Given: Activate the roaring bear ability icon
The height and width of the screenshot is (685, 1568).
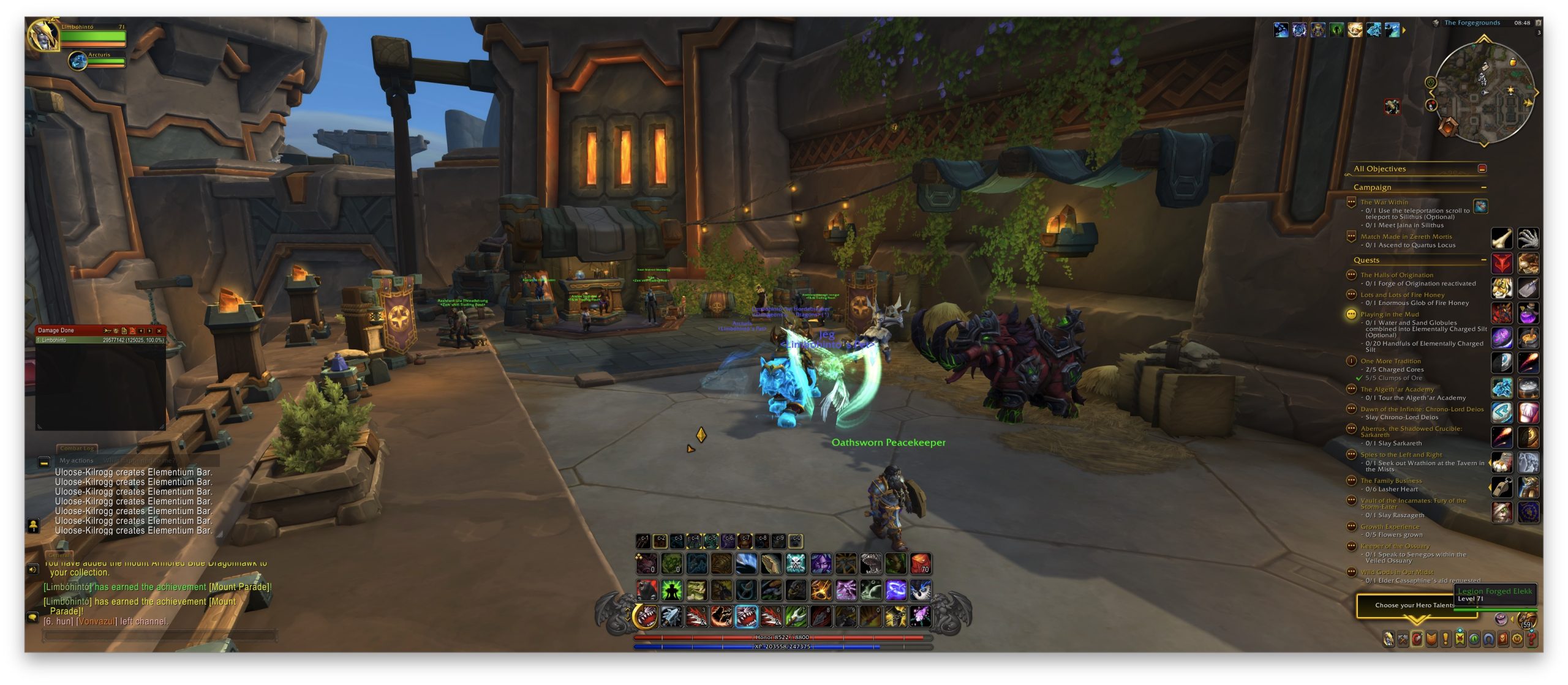Looking at the screenshot, I should pyautogui.click(x=646, y=591).
